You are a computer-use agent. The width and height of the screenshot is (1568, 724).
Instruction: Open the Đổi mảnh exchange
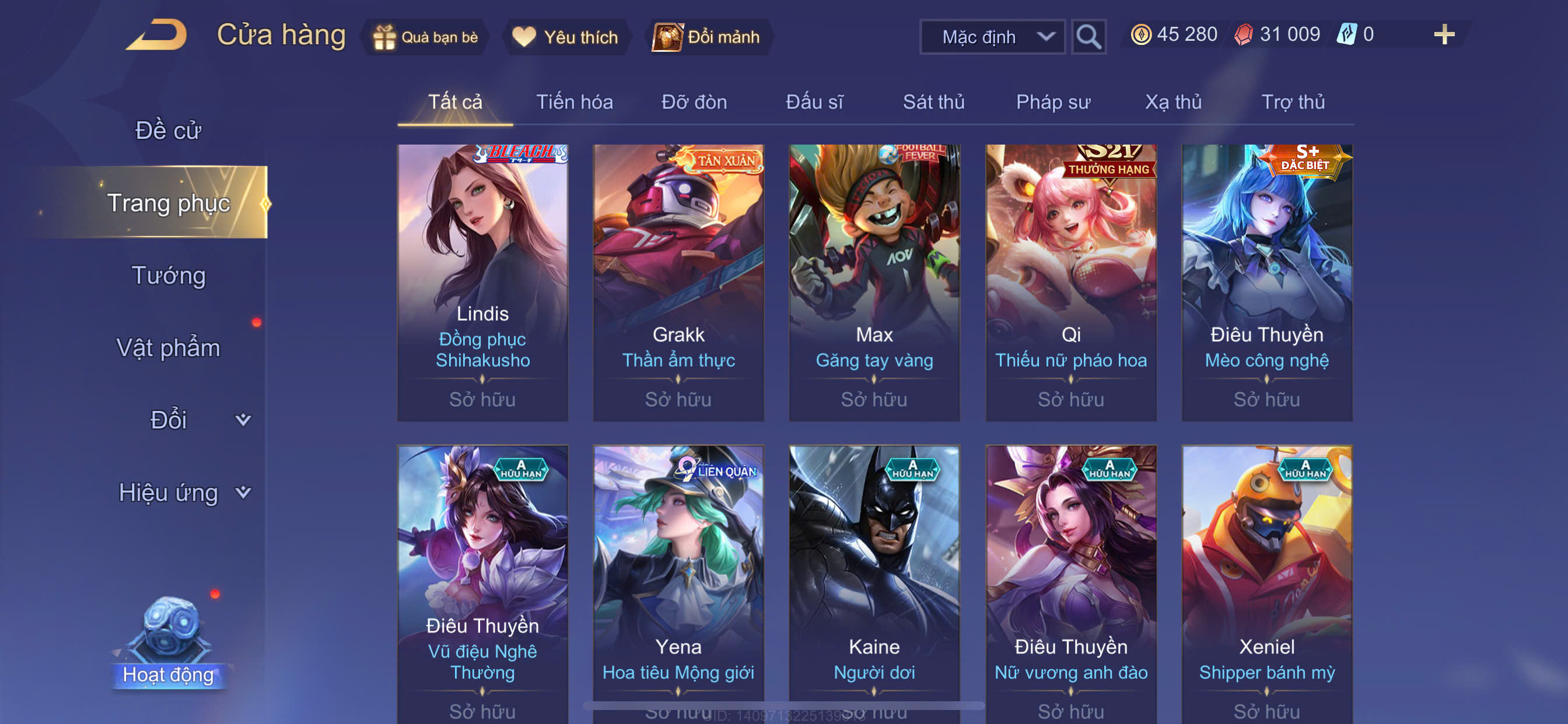tap(708, 37)
